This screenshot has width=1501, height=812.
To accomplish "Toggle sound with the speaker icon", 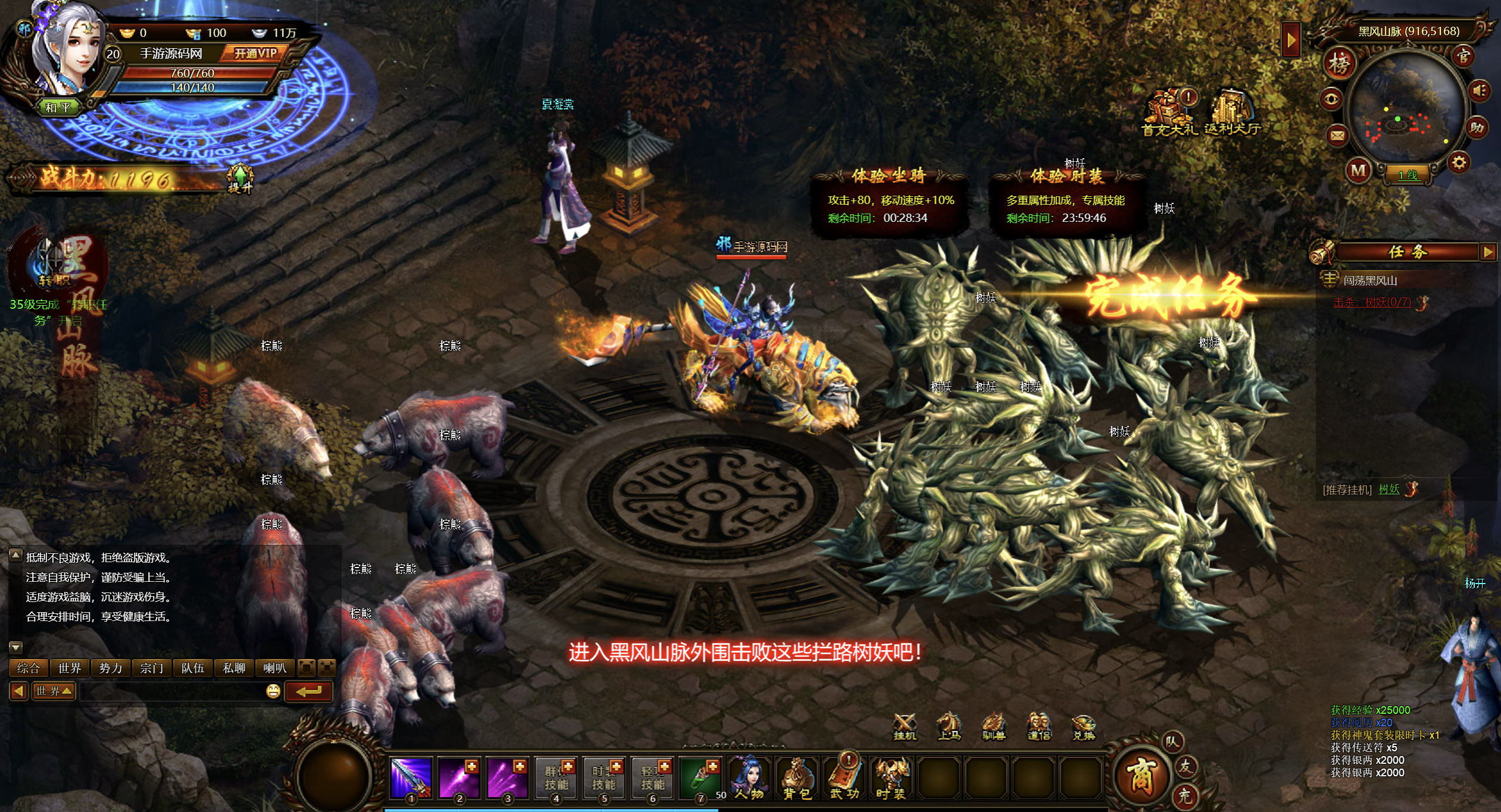I will click(1480, 91).
